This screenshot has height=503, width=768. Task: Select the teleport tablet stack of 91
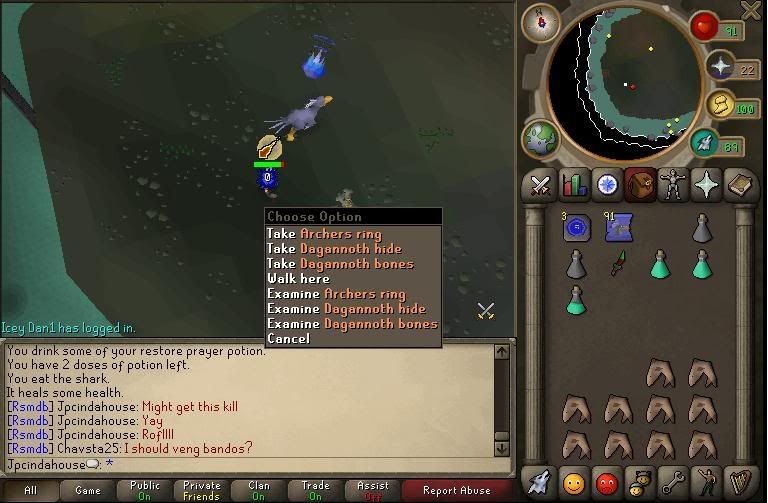coord(616,227)
